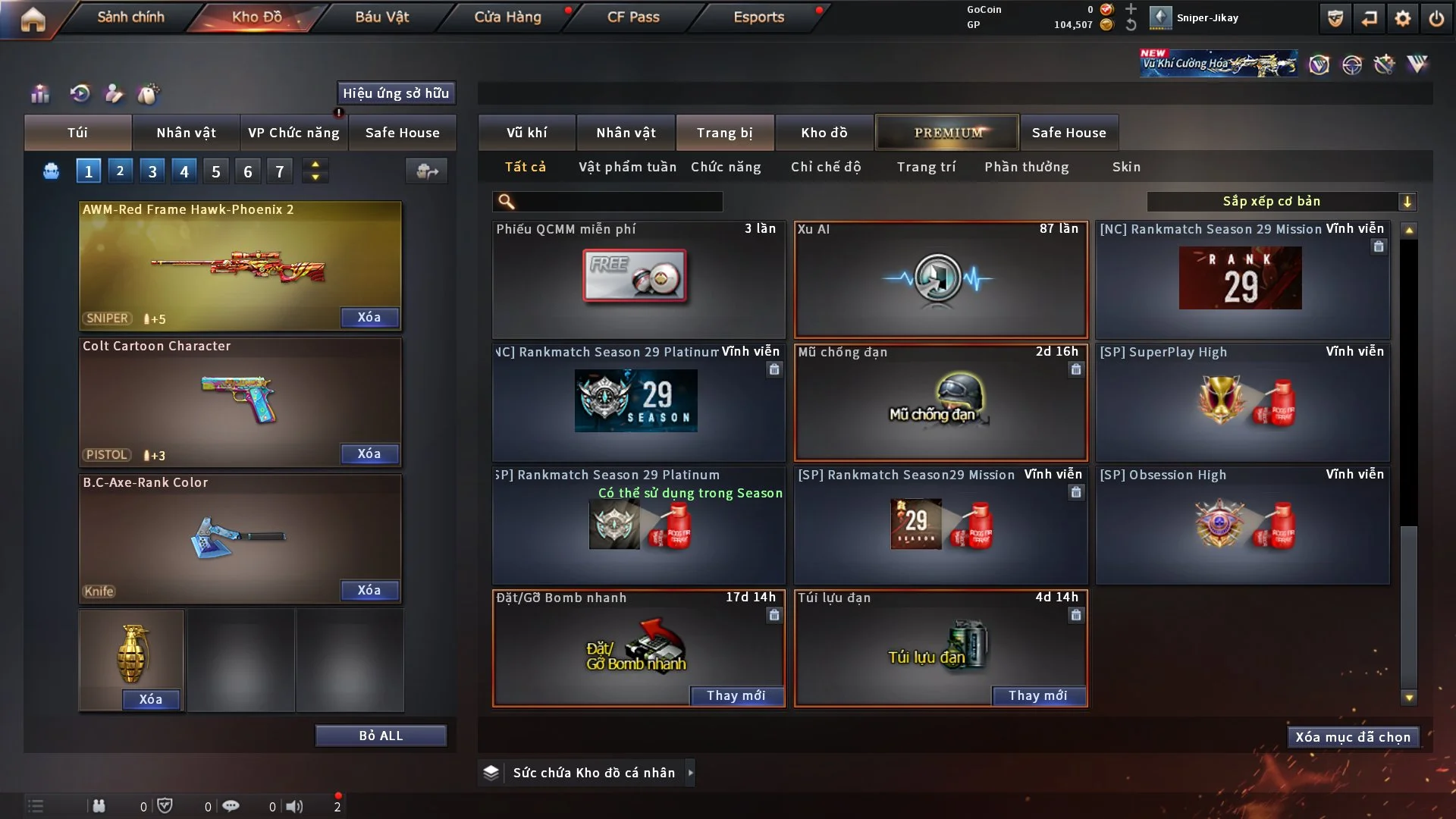Open the Nhân vật bag tab

pyautogui.click(x=186, y=133)
